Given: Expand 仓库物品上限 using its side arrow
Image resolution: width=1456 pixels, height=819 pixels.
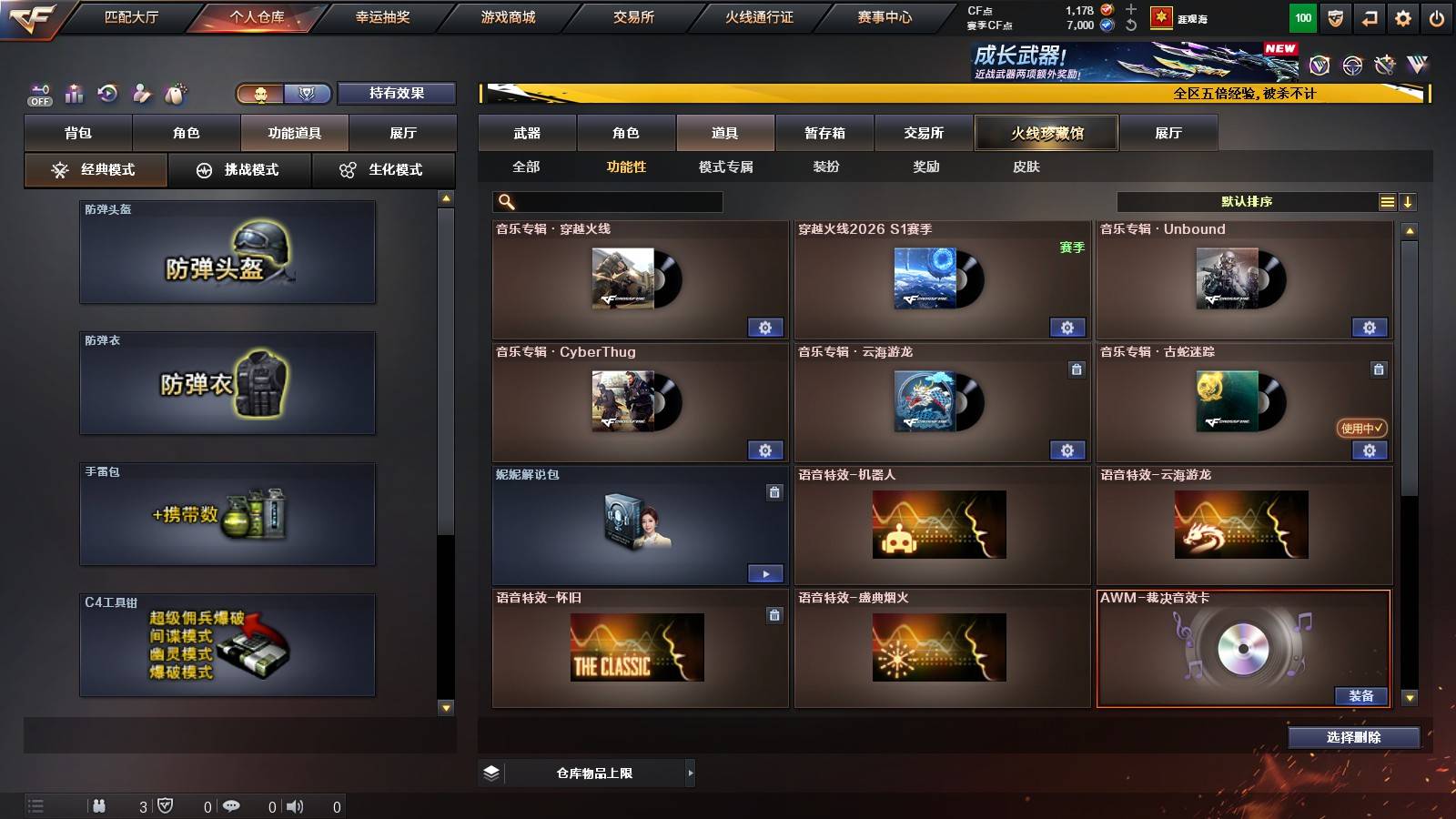Looking at the screenshot, I should coord(688,773).
